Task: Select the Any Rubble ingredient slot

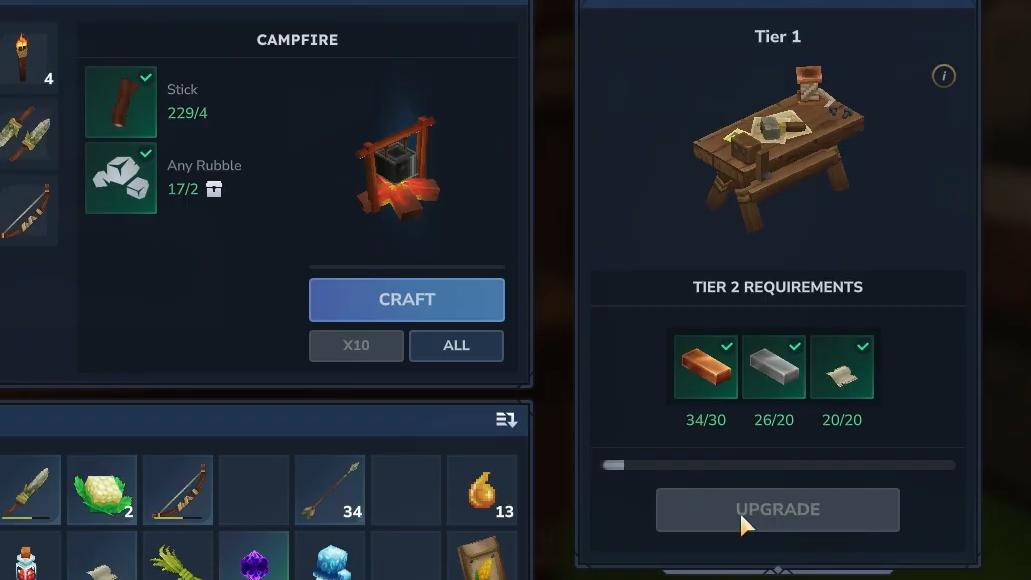Action: pyautogui.click(x=121, y=178)
